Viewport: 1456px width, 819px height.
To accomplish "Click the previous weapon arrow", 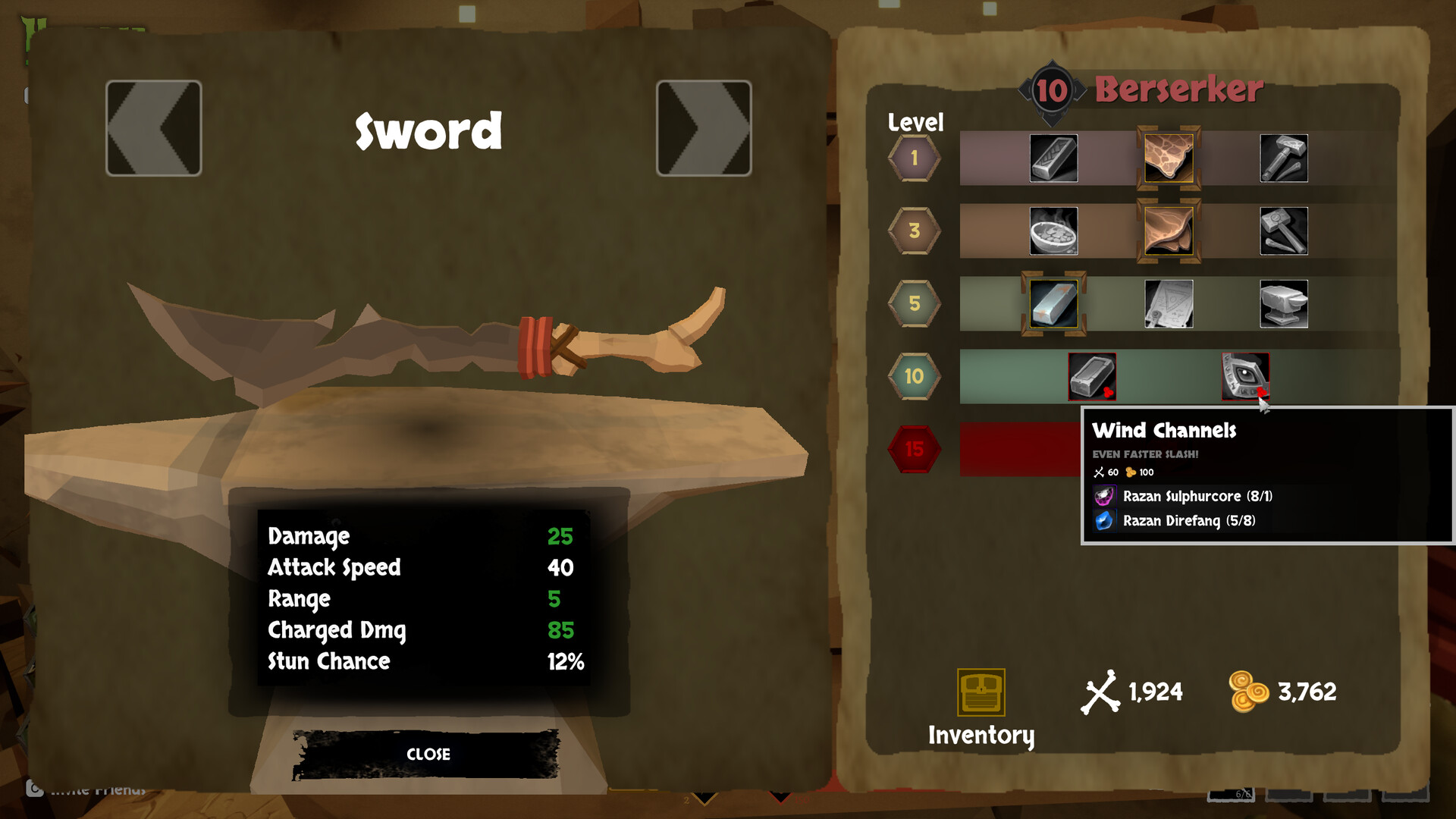I will point(153,127).
